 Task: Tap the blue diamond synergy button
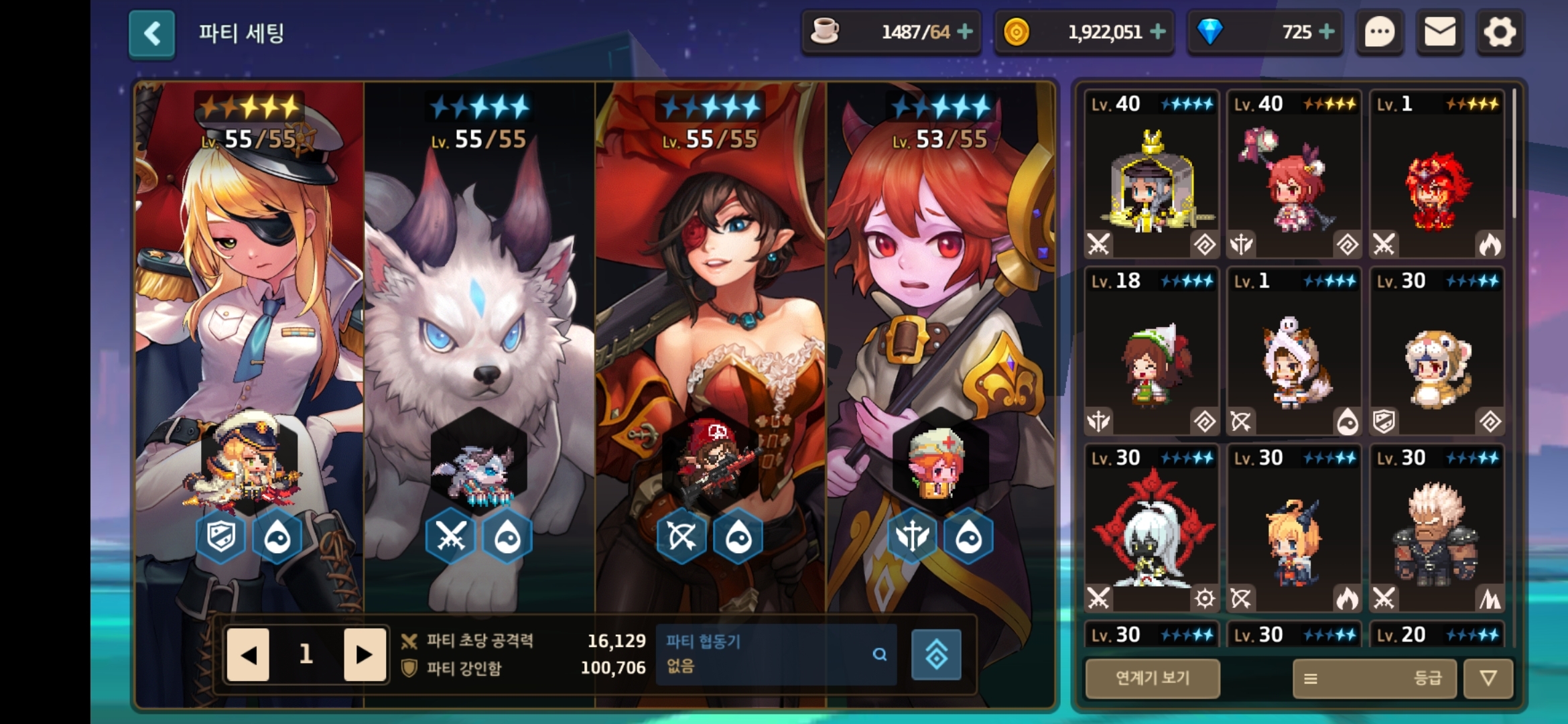pyautogui.click(x=936, y=654)
